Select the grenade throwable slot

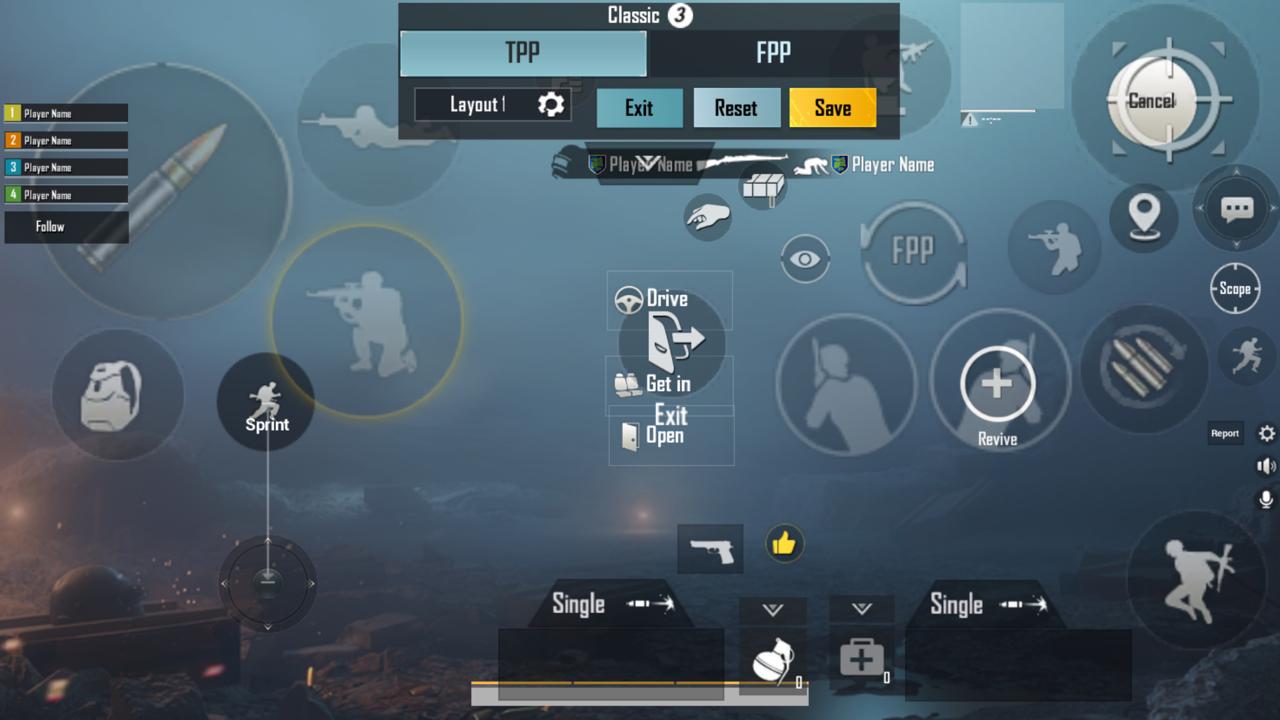pos(773,661)
